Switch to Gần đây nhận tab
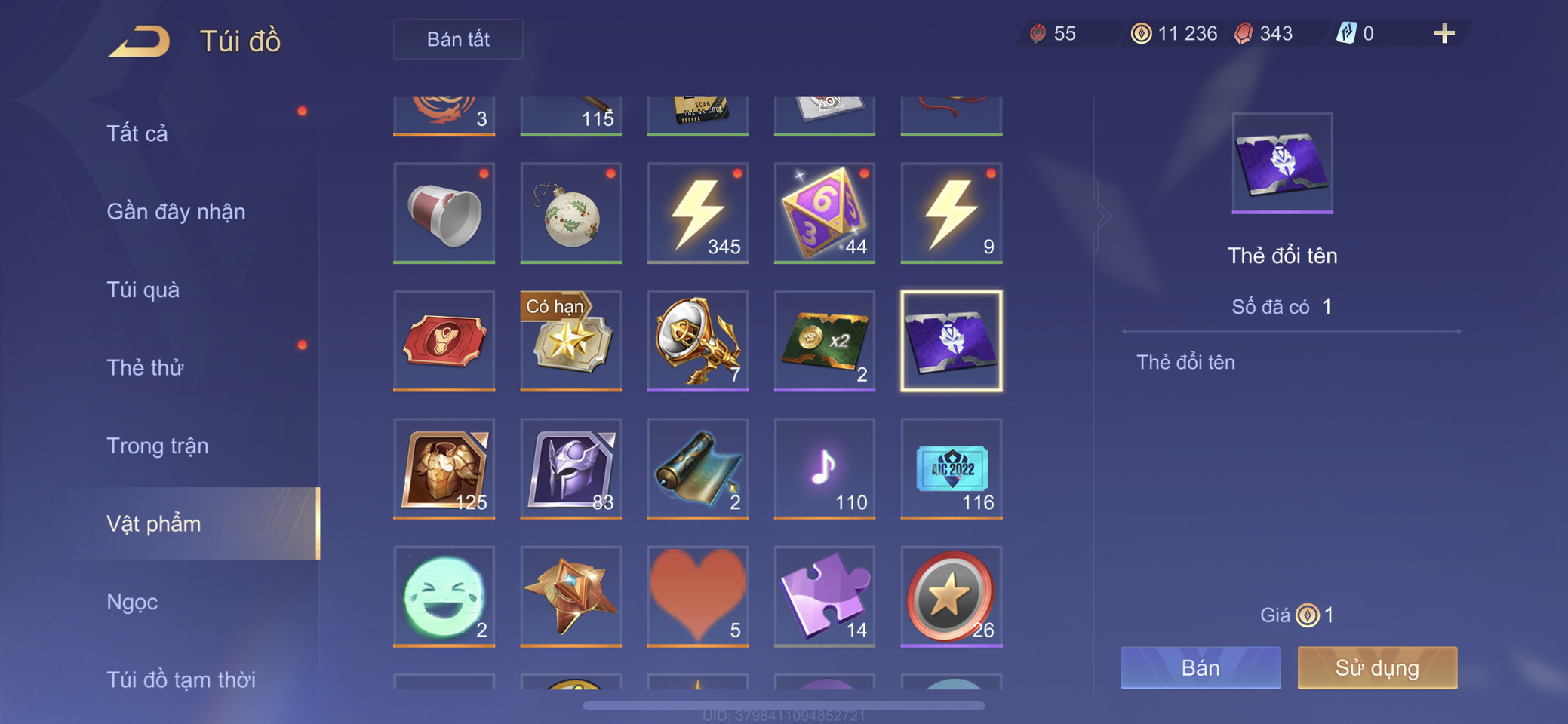 point(176,212)
